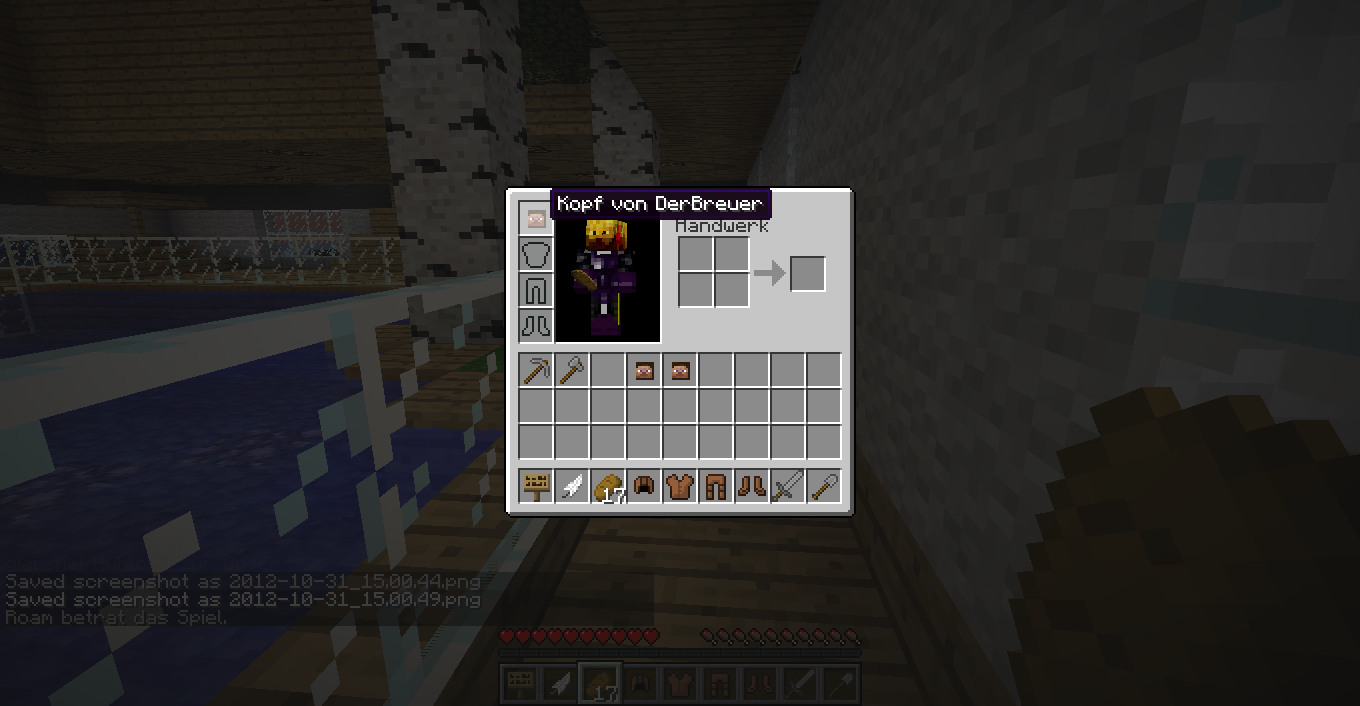Select the axe in the inventory grid
The width and height of the screenshot is (1360, 706).
coord(572,372)
